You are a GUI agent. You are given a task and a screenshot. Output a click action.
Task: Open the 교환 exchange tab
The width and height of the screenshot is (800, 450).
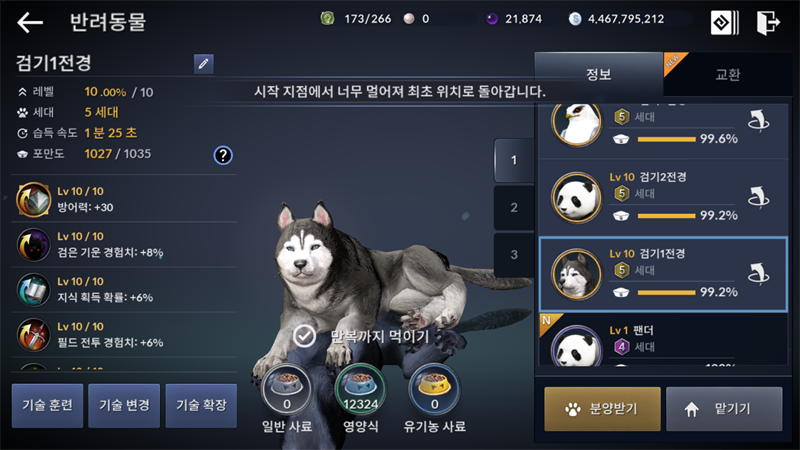pos(728,75)
